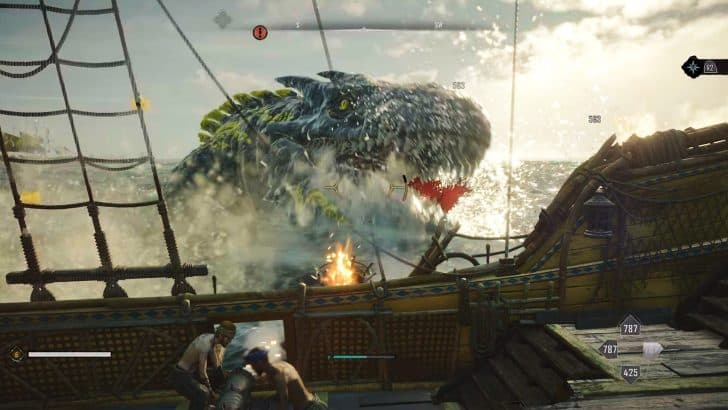Click the red exclamation marker on the compass

tap(260, 33)
